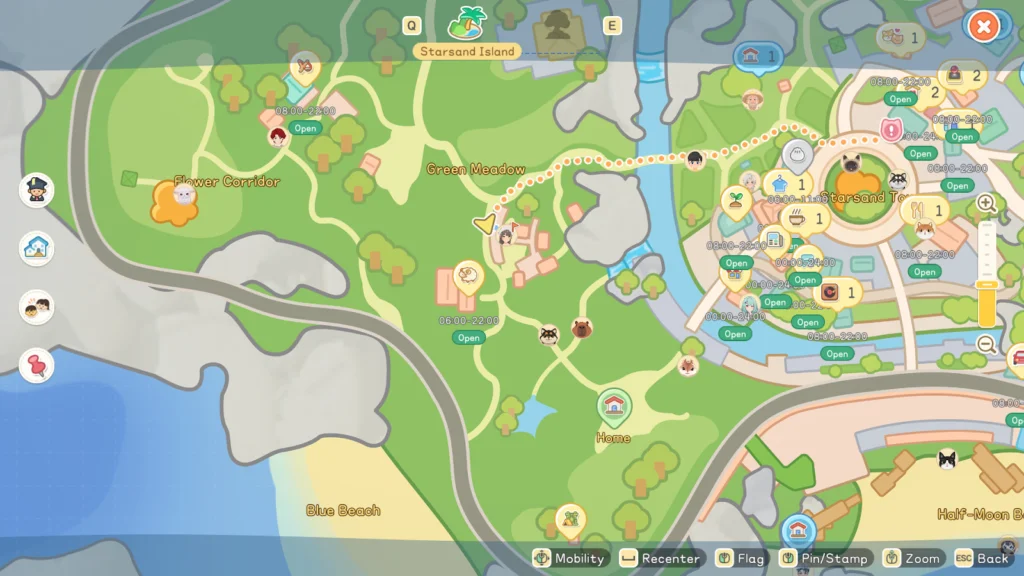The height and width of the screenshot is (576, 1024).
Task: Open the red pushpin markers filter
Action: (37, 365)
